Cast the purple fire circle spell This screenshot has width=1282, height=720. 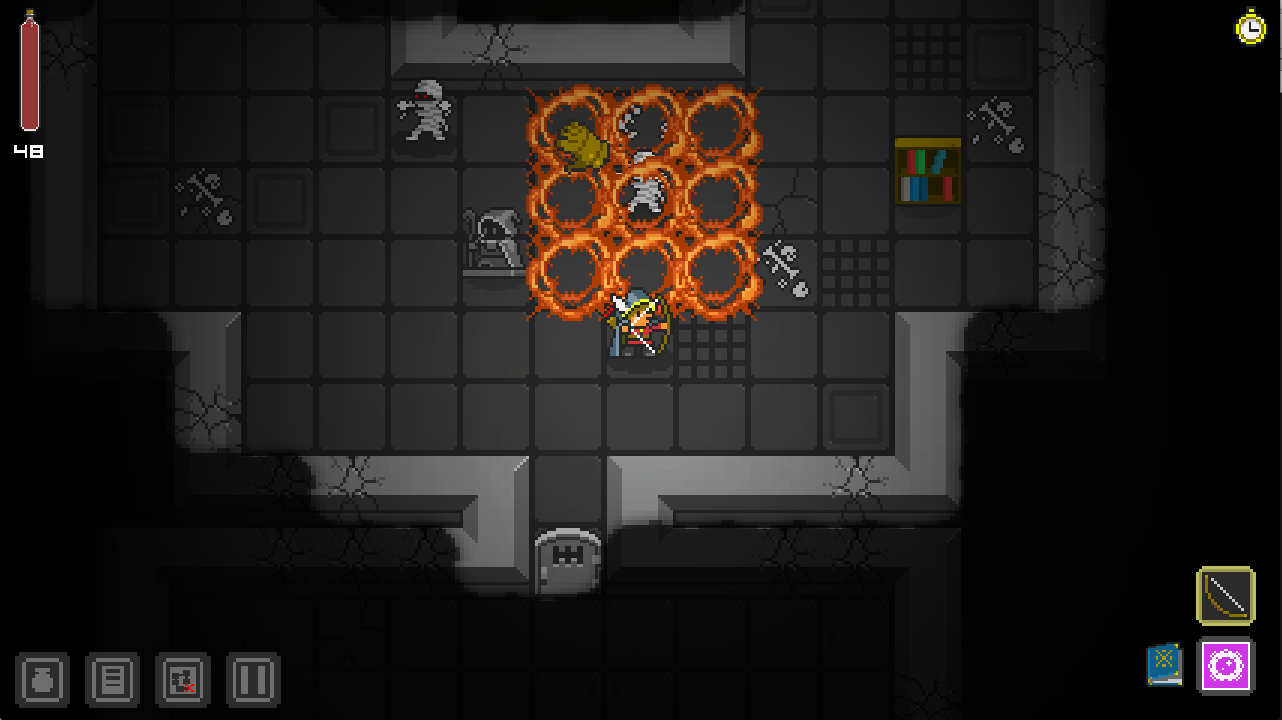1226,667
